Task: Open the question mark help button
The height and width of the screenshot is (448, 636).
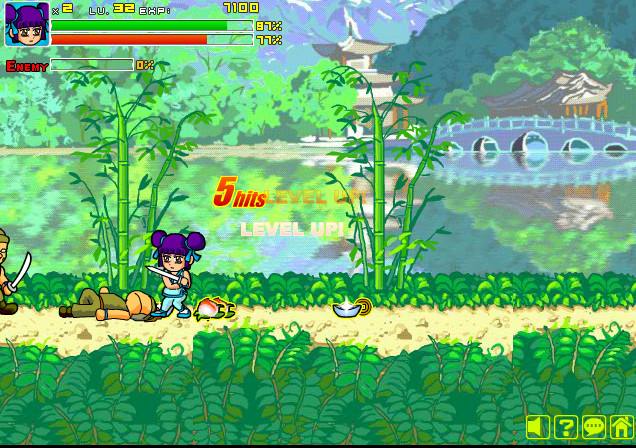Action: [566, 427]
